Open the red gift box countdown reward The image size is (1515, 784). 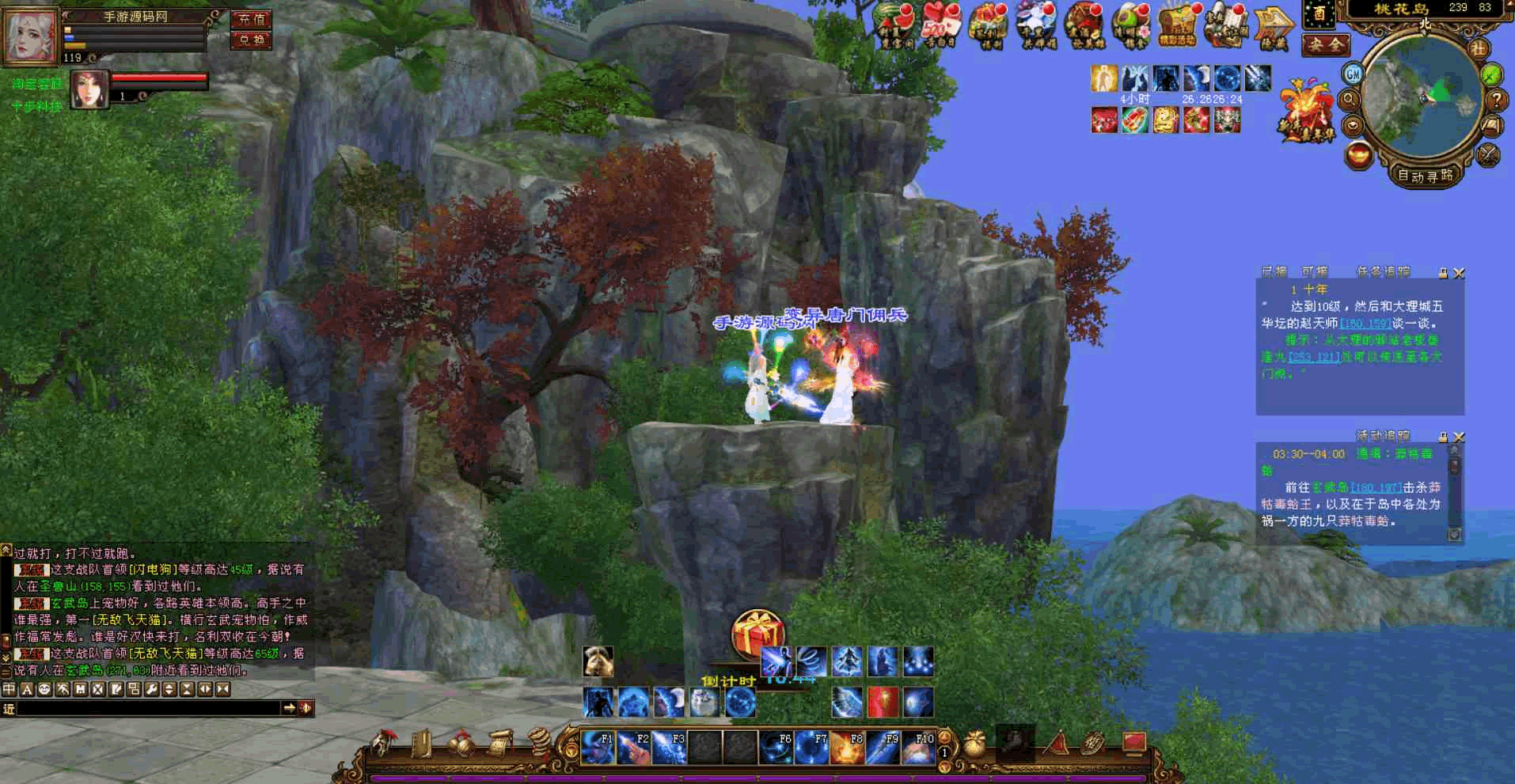click(757, 634)
